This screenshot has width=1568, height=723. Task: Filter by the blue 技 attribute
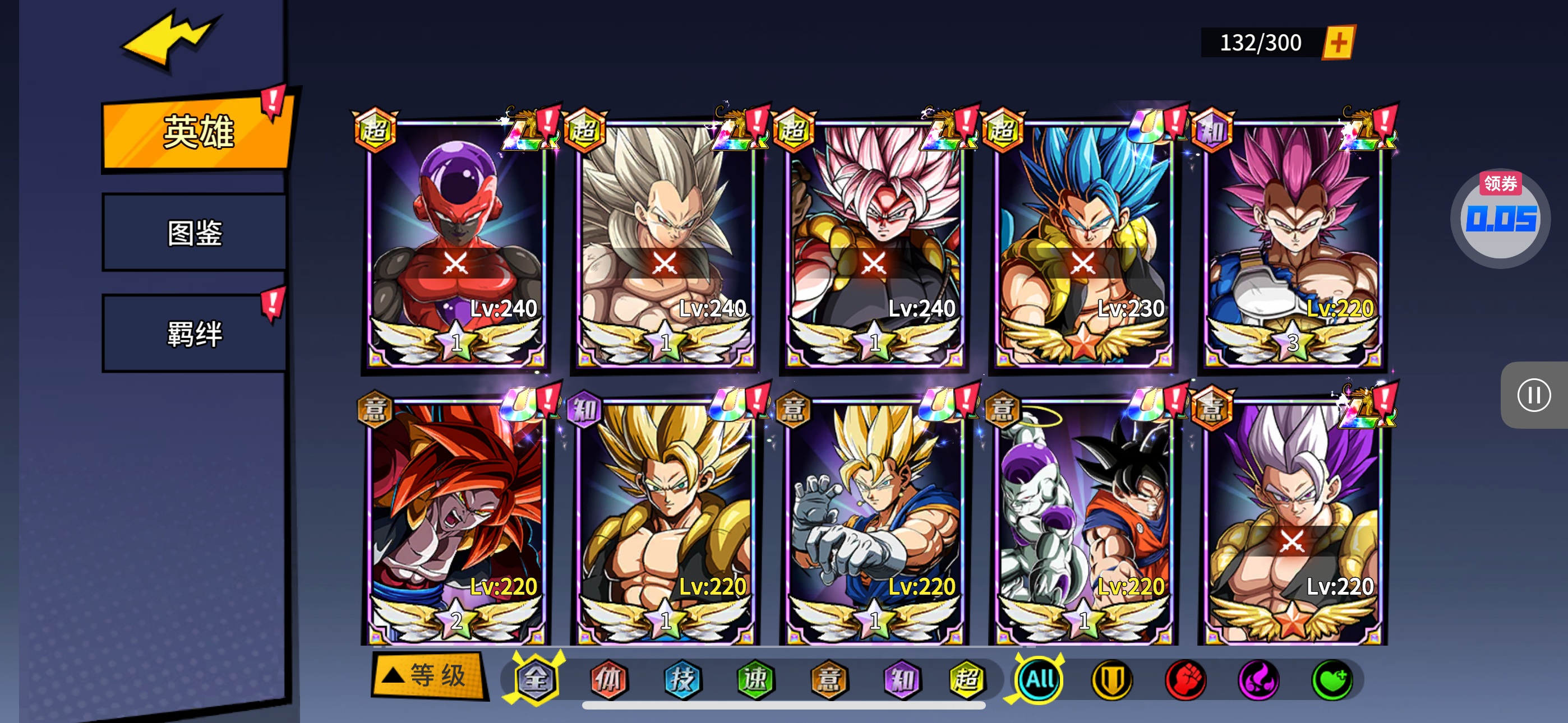coord(682,679)
